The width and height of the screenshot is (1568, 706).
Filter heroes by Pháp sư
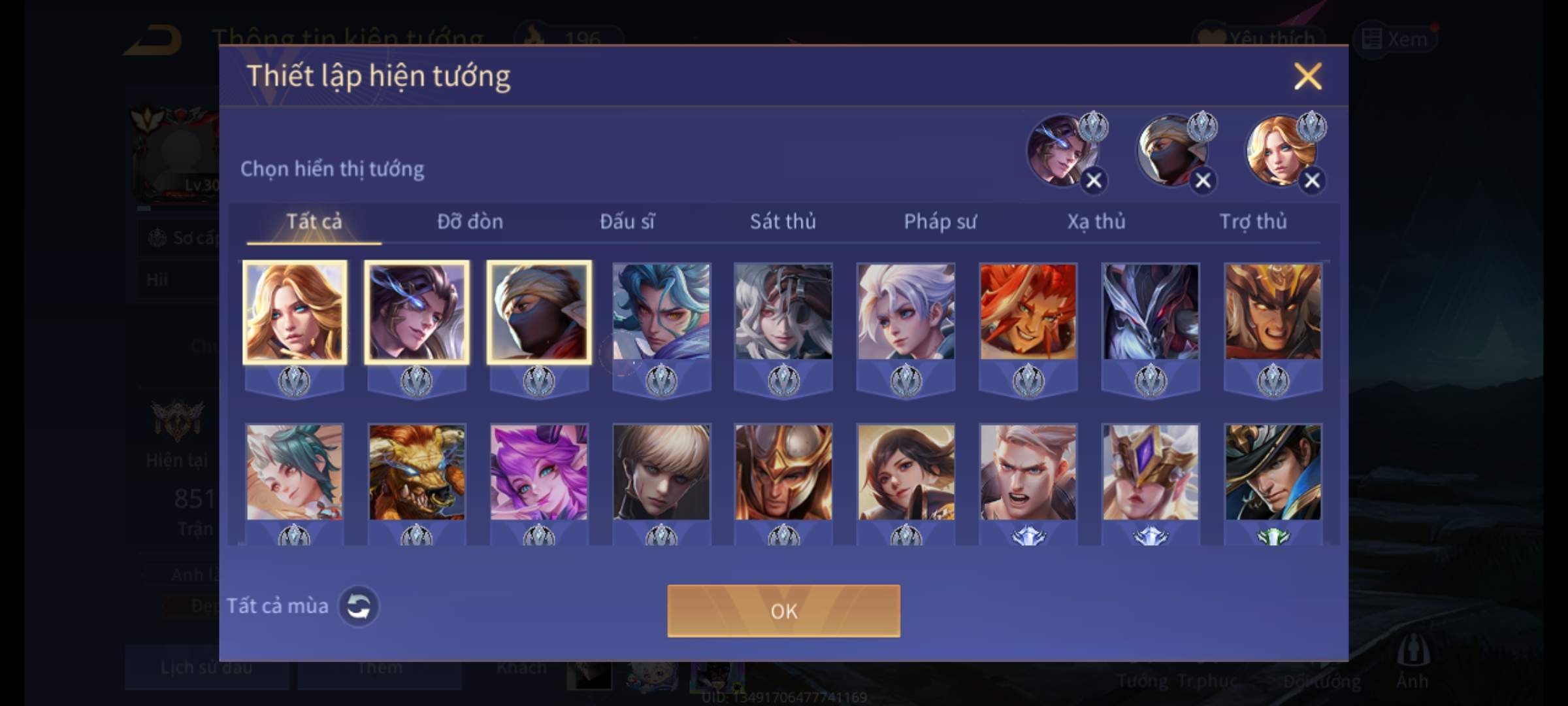939,222
